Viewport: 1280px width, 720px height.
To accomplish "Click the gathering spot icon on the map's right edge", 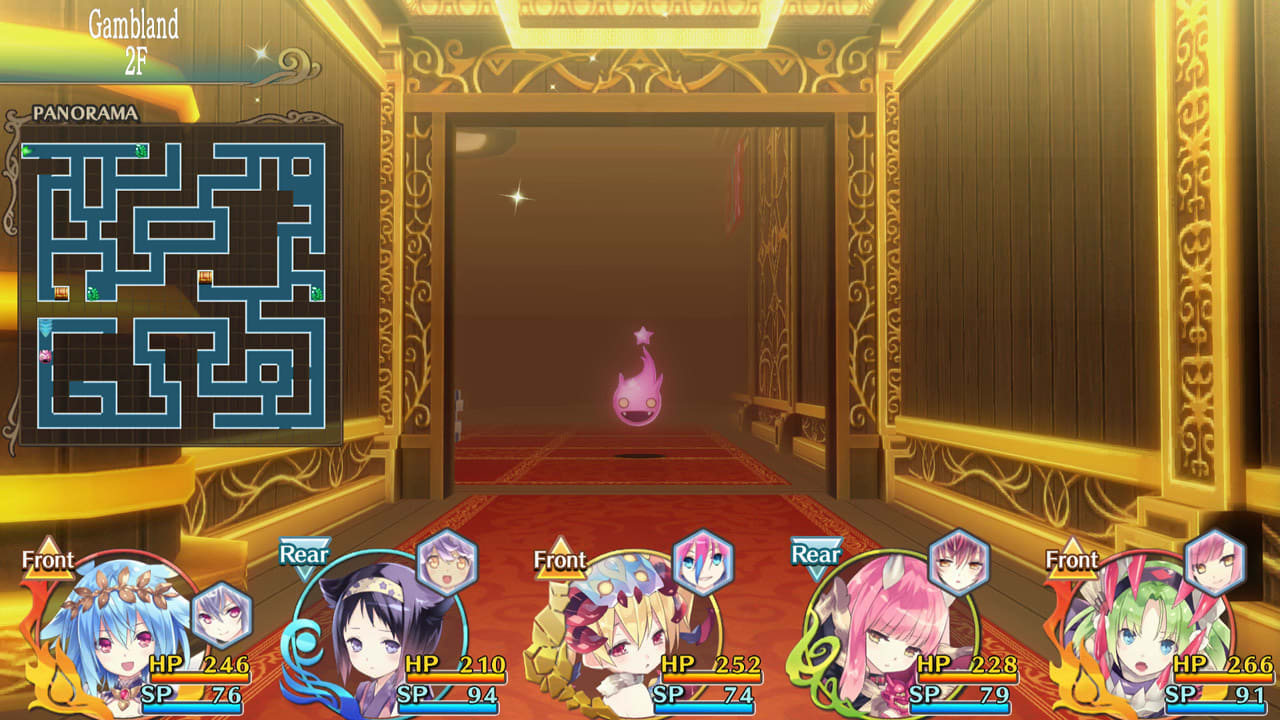I will [316, 293].
